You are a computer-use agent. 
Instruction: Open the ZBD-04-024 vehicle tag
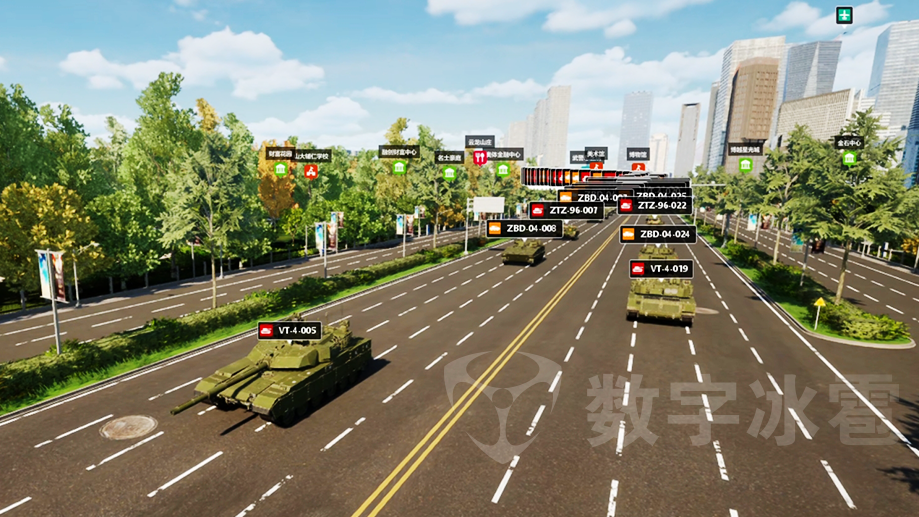click(657, 234)
